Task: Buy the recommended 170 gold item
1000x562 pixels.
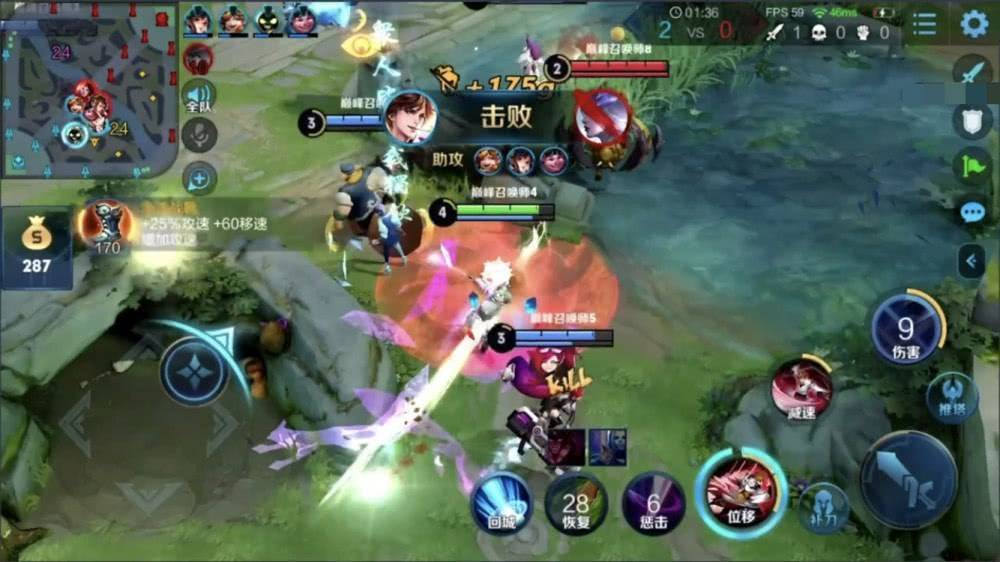Action: pos(108,227)
